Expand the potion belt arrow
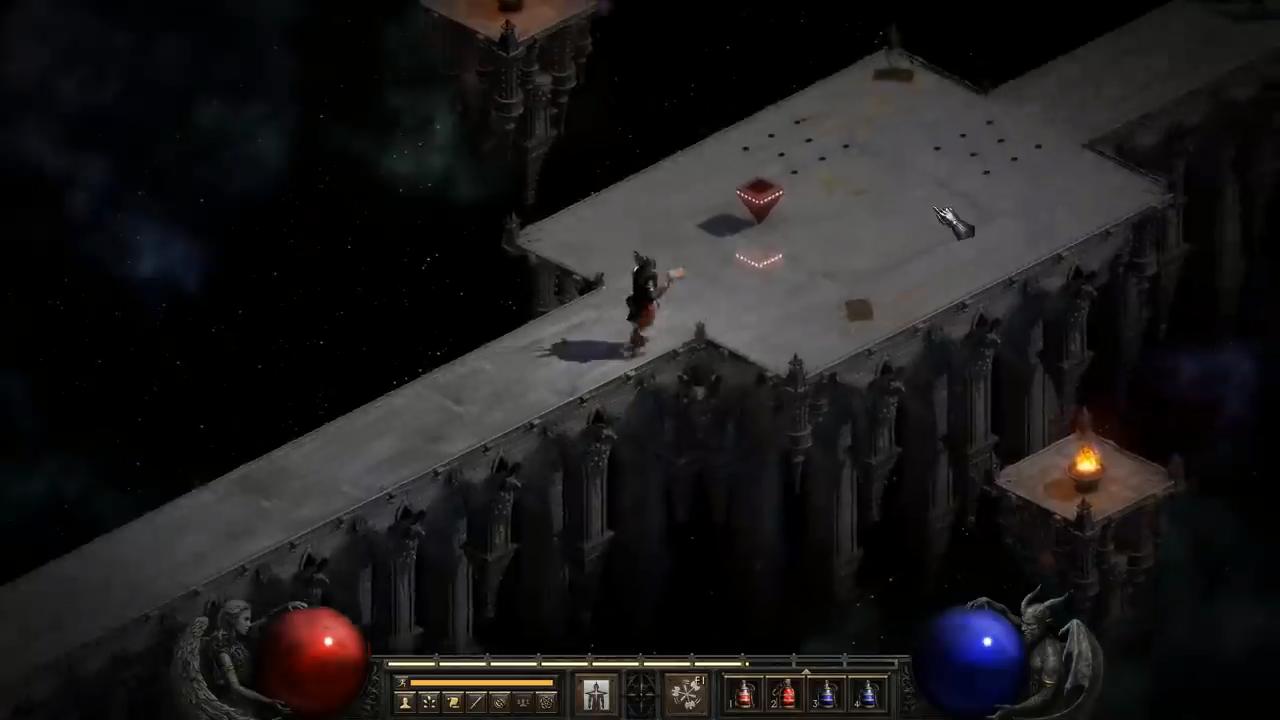The width and height of the screenshot is (1280, 720). coord(806,672)
